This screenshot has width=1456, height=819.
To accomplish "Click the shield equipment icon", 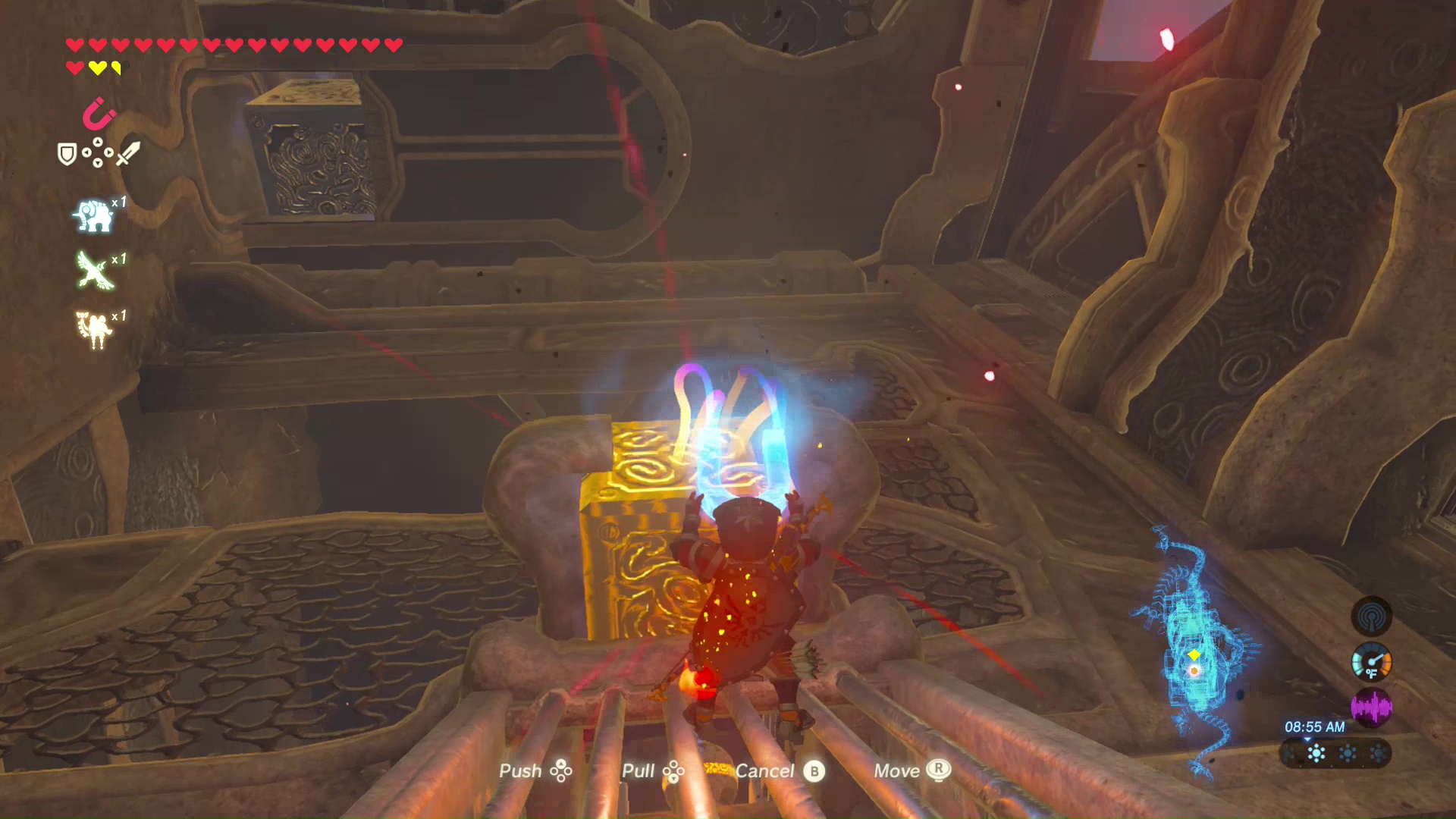I will (67, 155).
